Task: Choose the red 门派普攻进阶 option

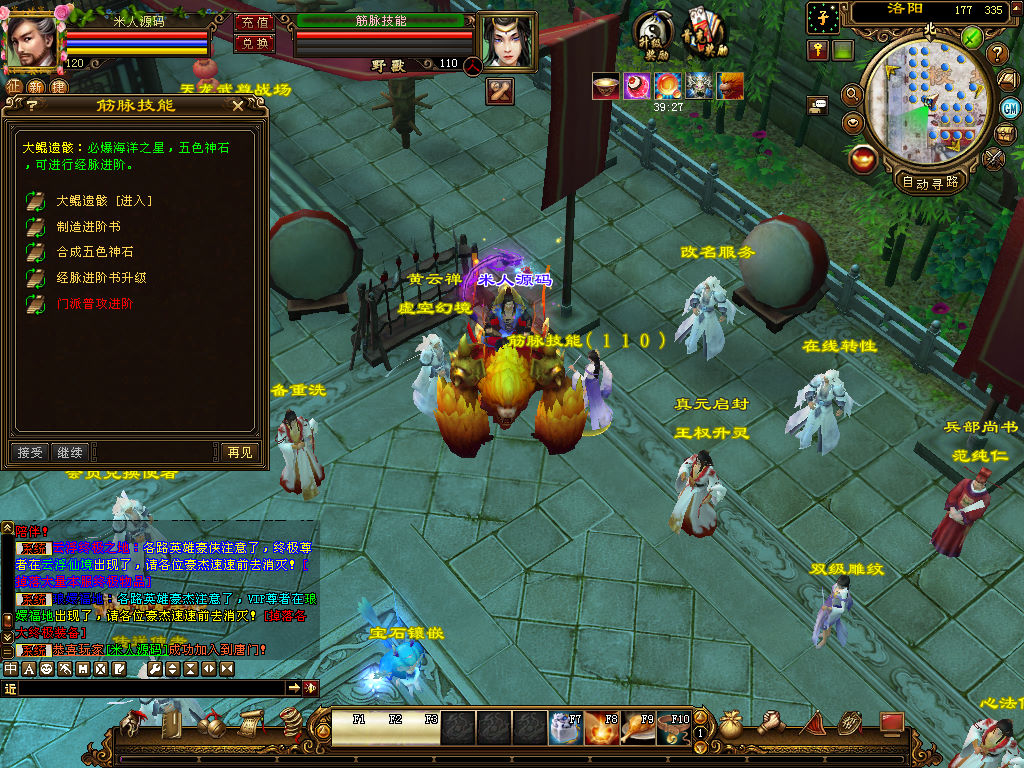Action: tap(94, 303)
